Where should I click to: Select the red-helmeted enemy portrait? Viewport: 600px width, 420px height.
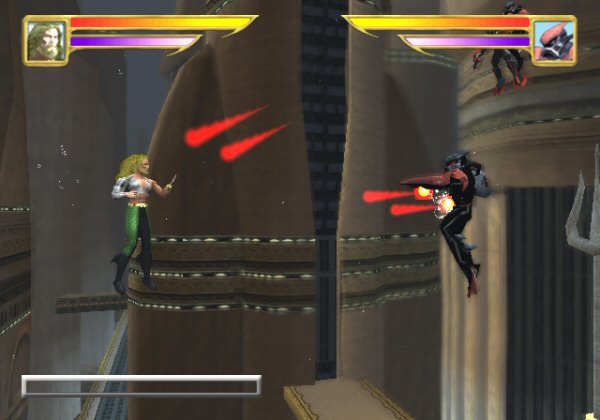pos(553,41)
